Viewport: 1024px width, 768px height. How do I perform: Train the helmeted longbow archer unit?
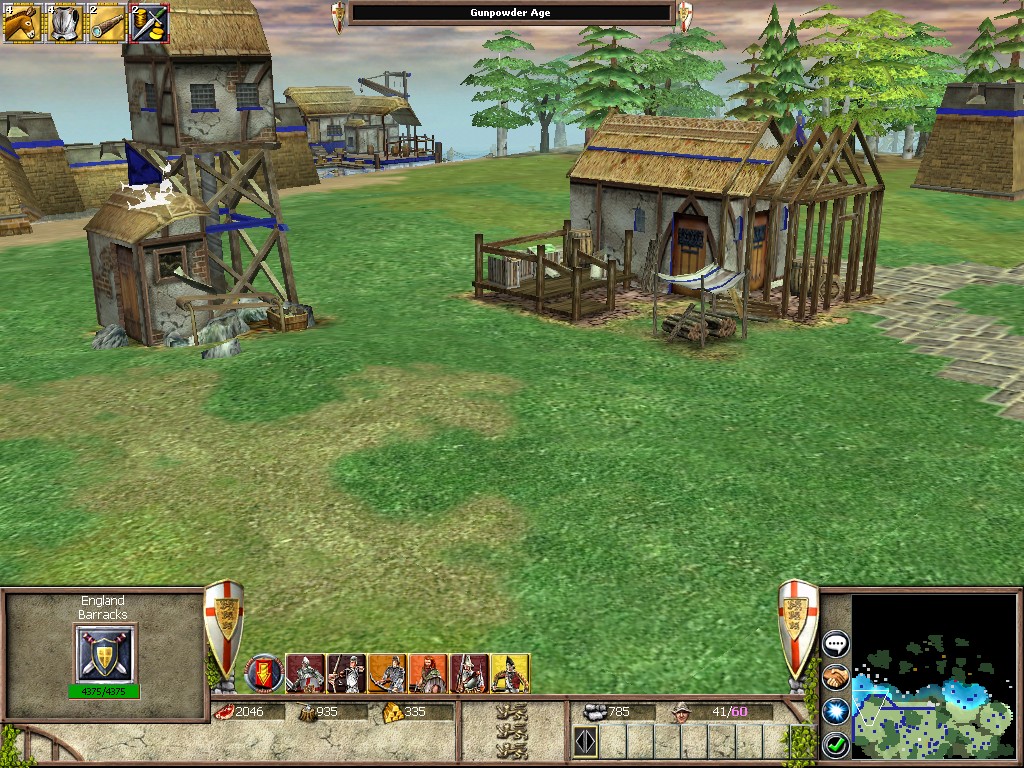click(x=347, y=673)
